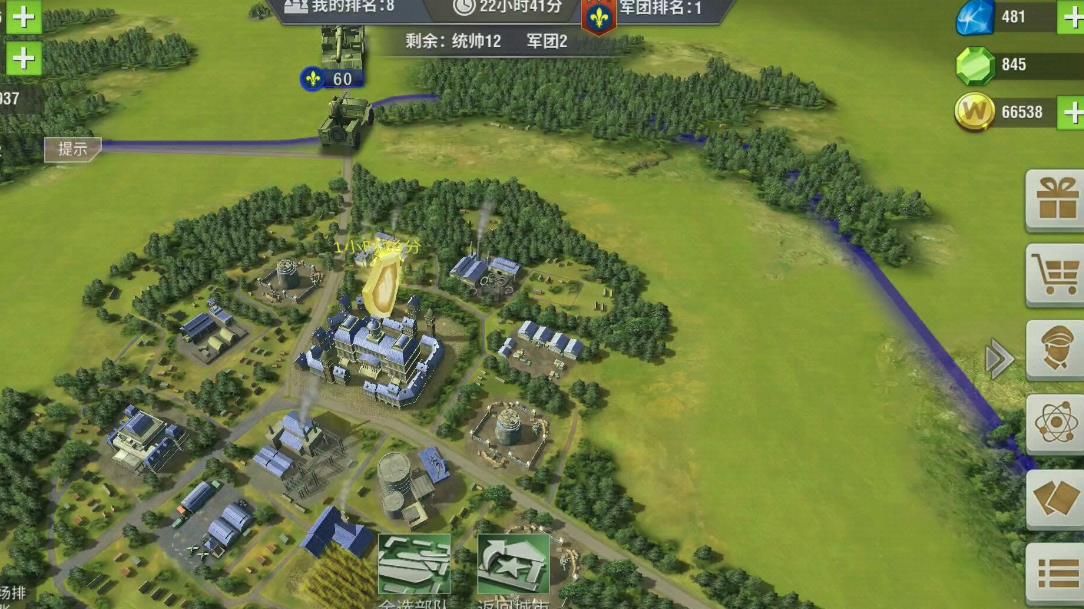Open the gift box rewards menu
This screenshot has width=1084, height=609.
(x=1055, y=199)
